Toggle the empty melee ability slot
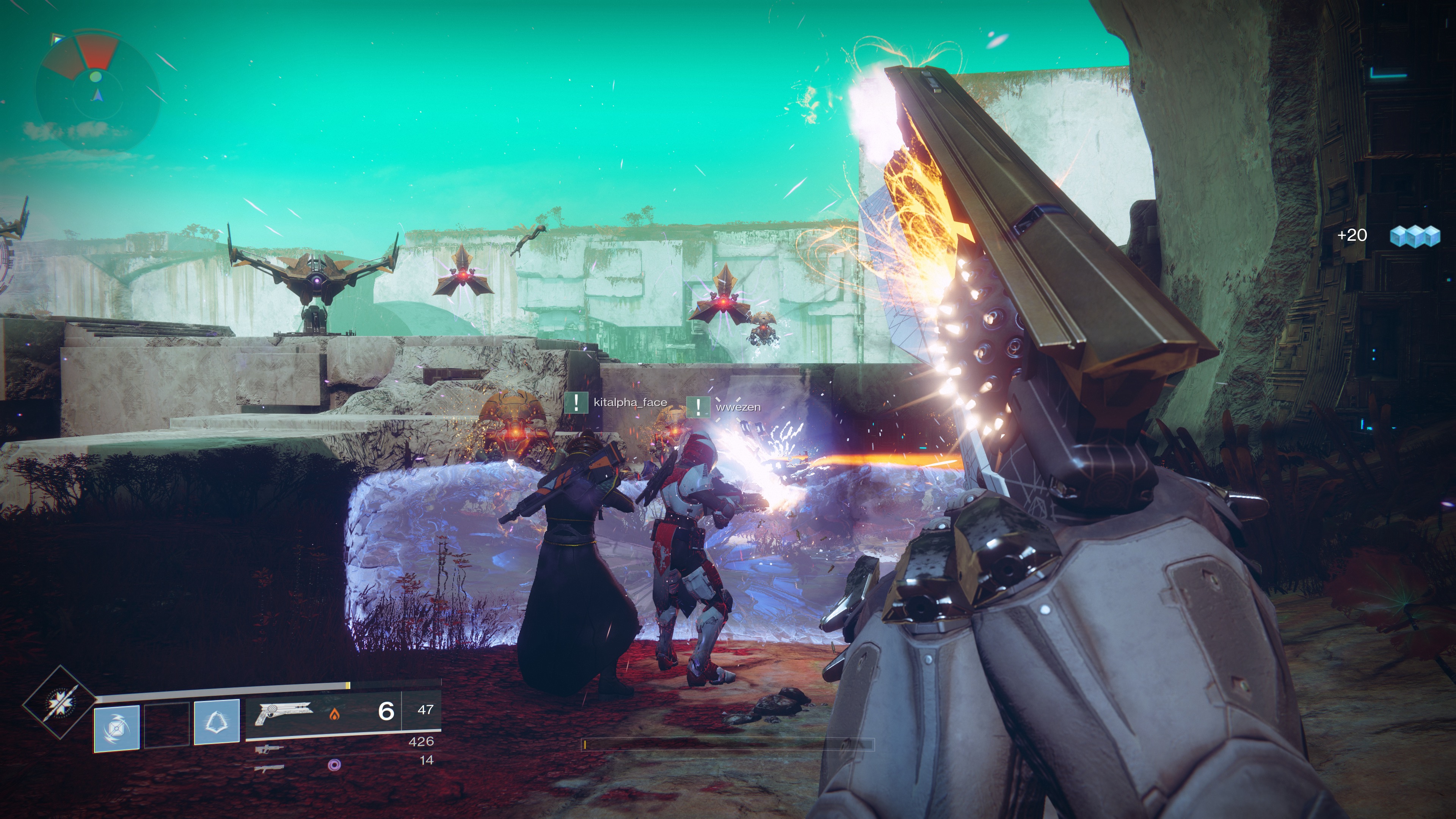 point(167,726)
